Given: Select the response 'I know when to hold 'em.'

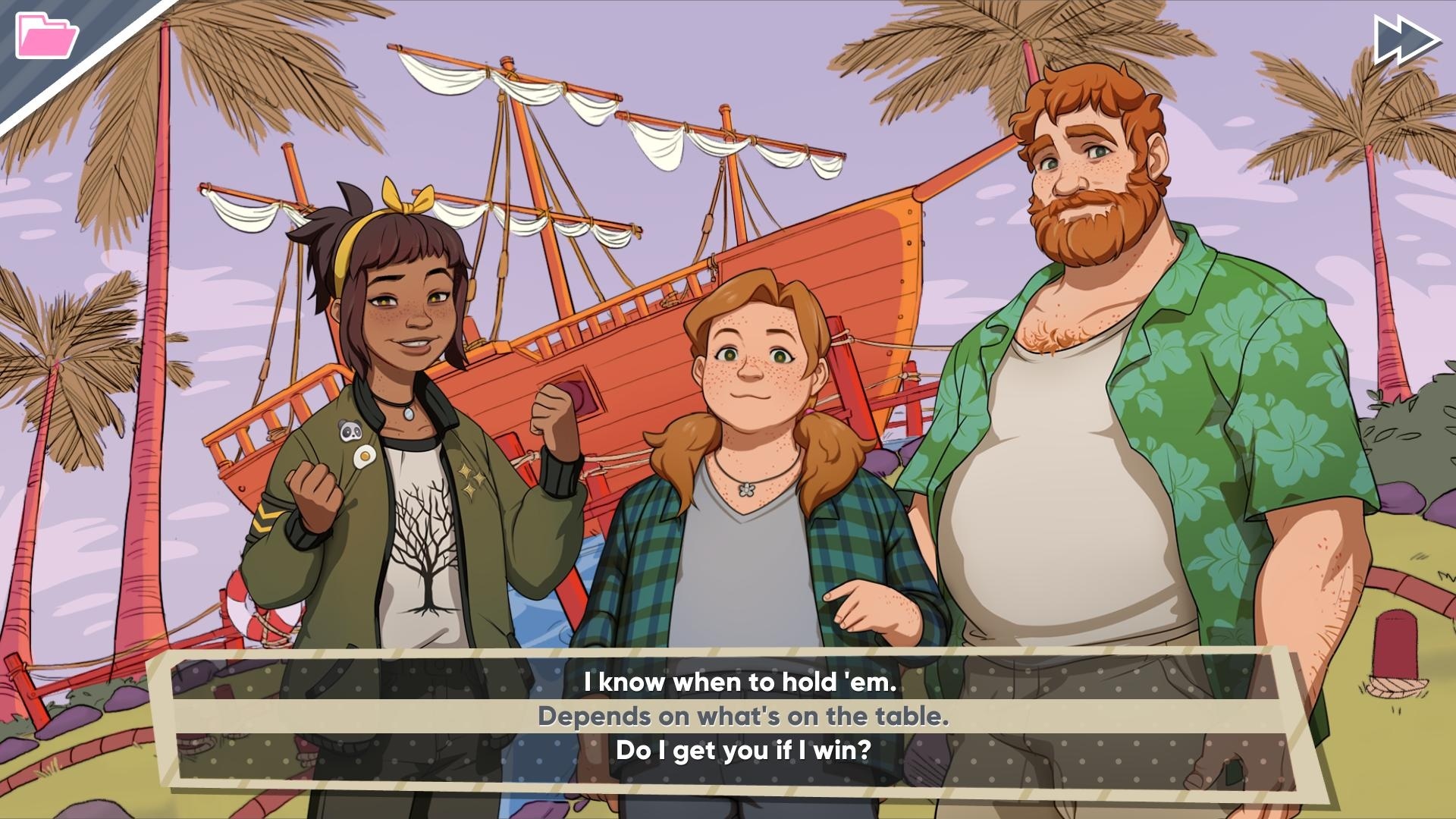Looking at the screenshot, I should coord(738,681).
